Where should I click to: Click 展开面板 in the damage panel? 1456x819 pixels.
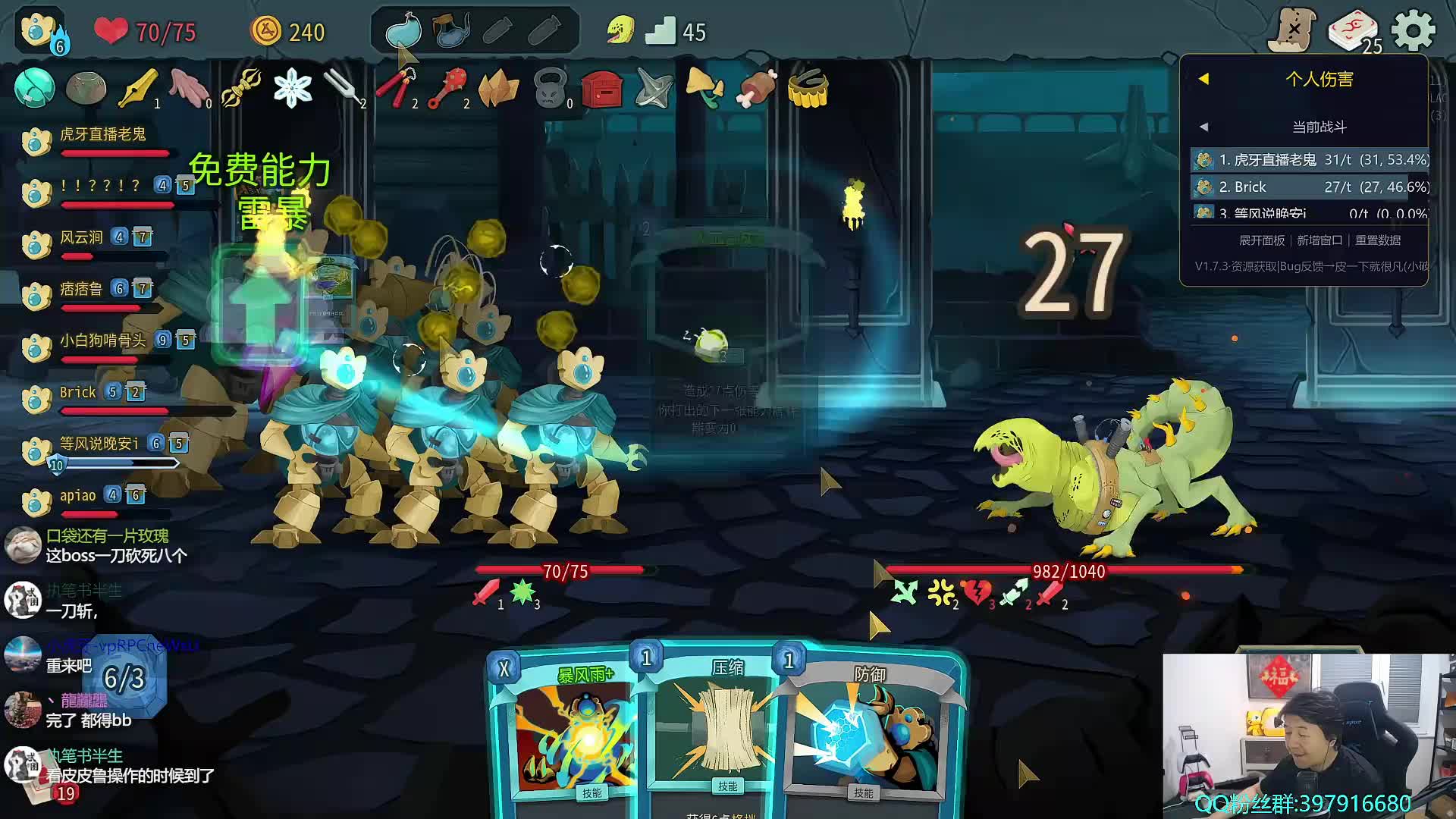coord(1262,240)
